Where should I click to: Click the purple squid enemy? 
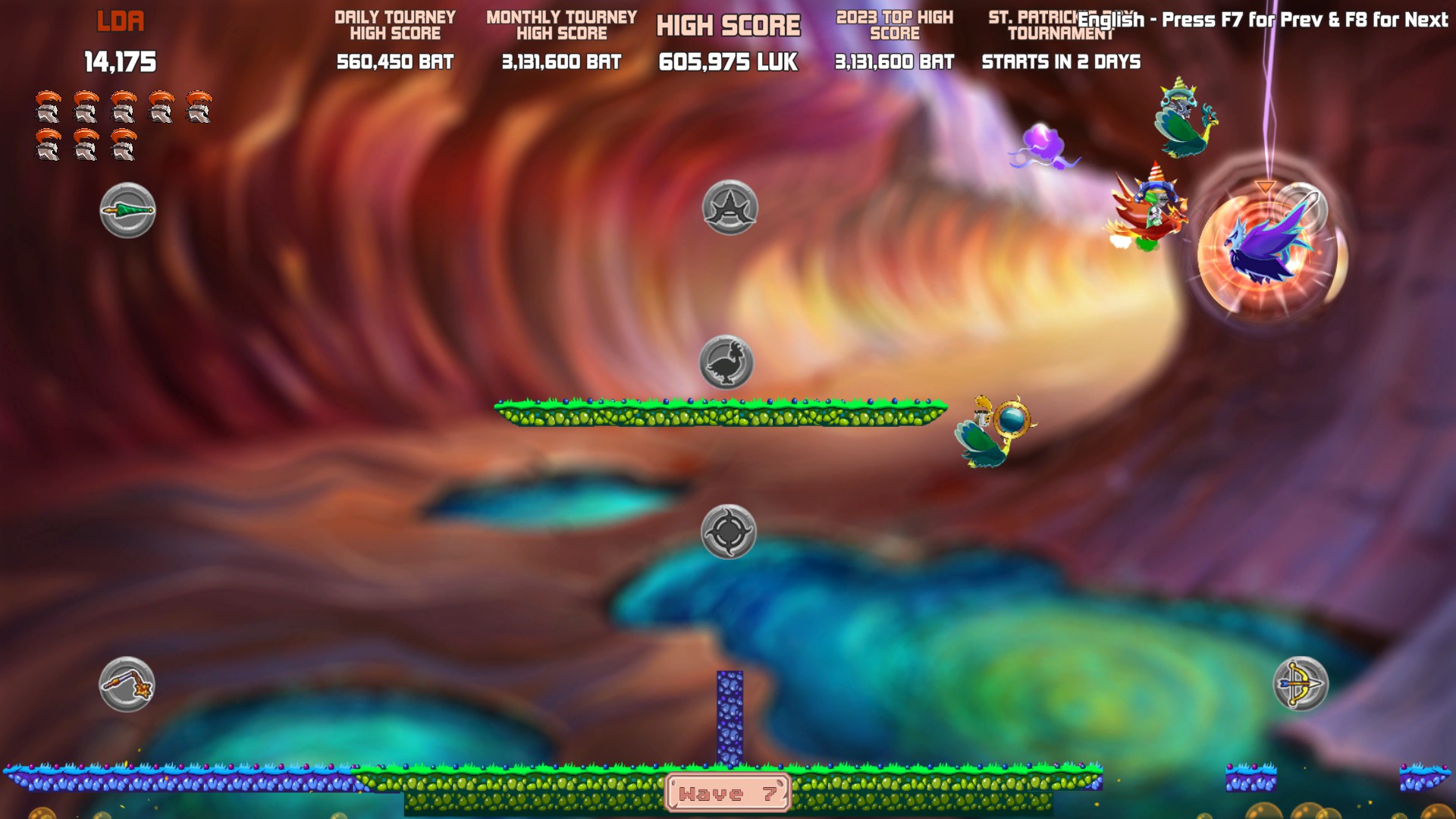click(1044, 143)
